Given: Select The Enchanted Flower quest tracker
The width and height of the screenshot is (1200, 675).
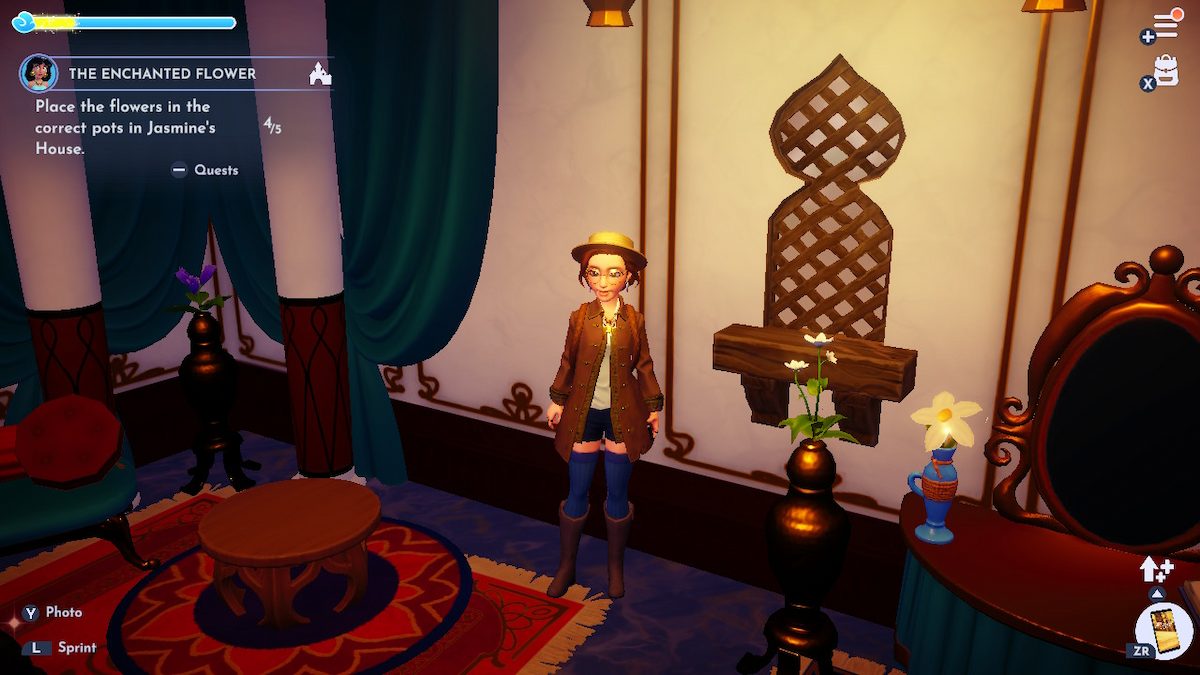Looking at the screenshot, I should point(162,74).
